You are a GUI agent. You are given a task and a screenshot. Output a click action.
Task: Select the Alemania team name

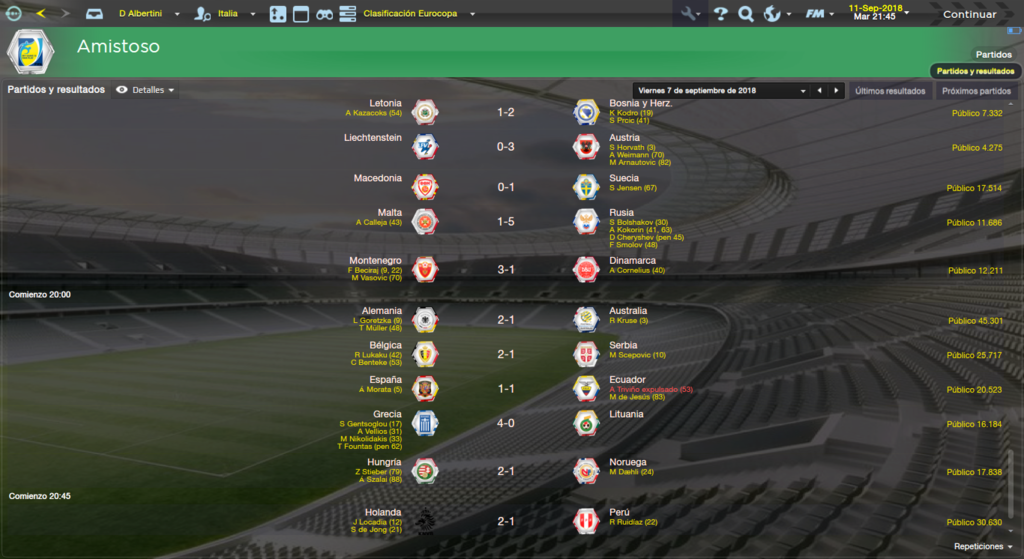point(382,311)
